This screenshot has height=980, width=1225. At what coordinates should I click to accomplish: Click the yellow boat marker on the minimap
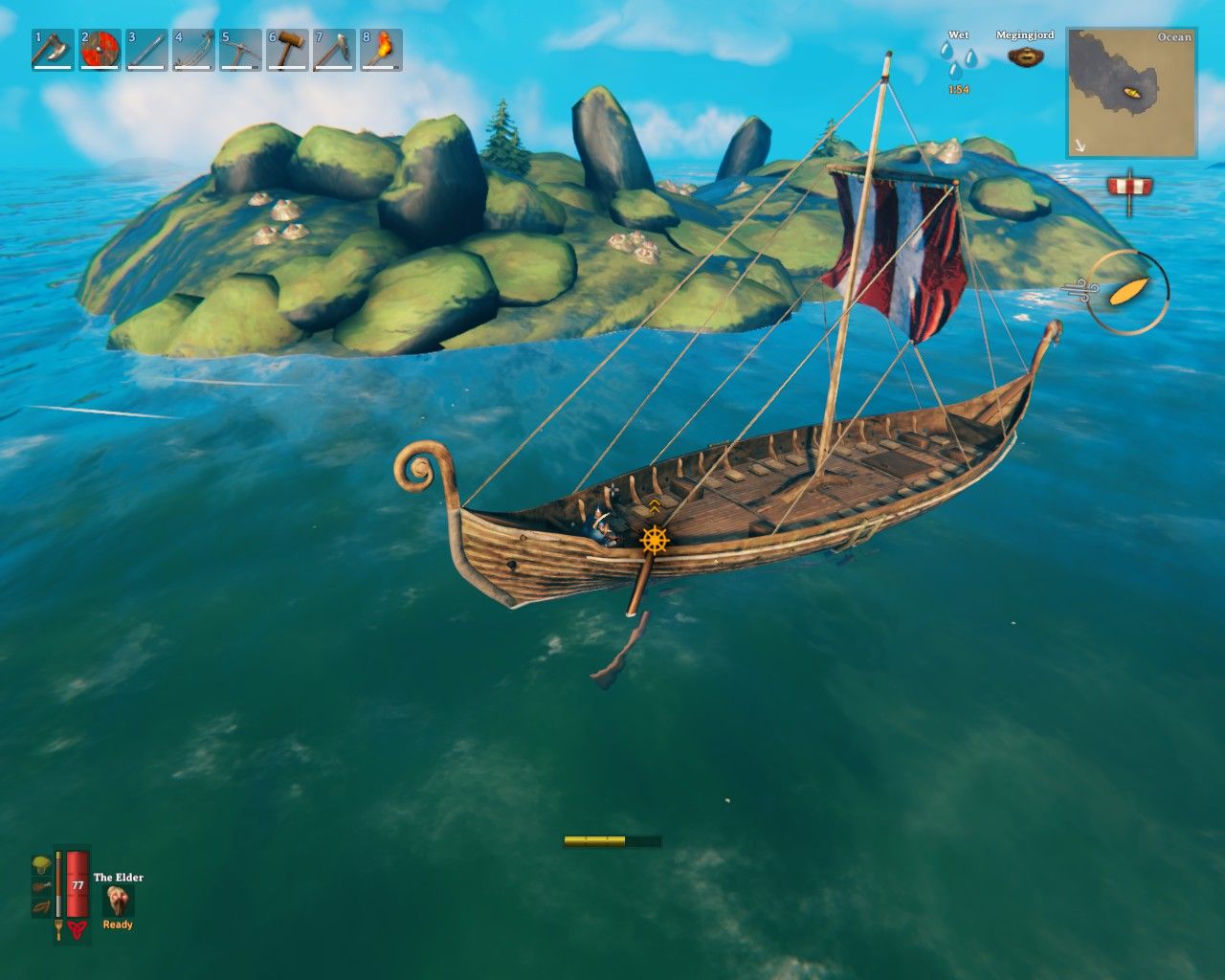point(1131,92)
